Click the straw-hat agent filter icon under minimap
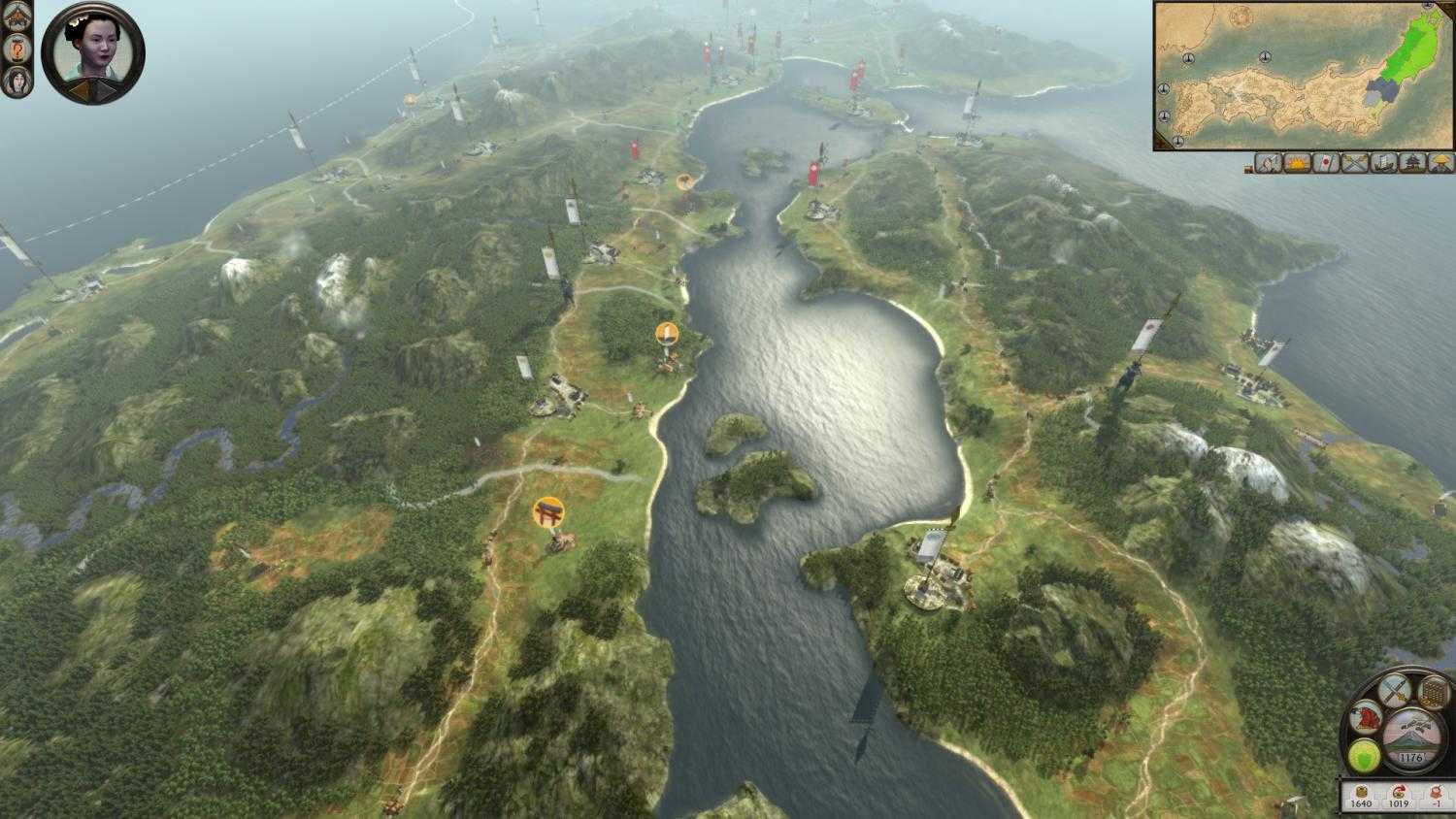 click(1440, 165)
